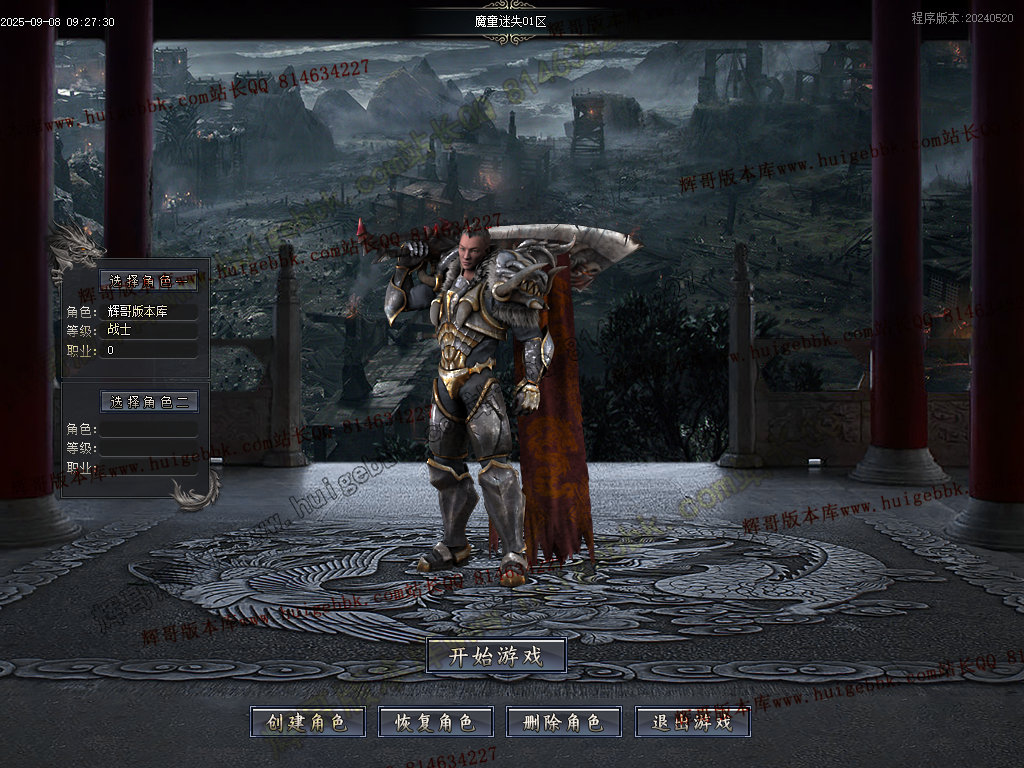Exit via the 退出游戏 button
Screen dimensions: 1024x768
[x=692, y=722]
